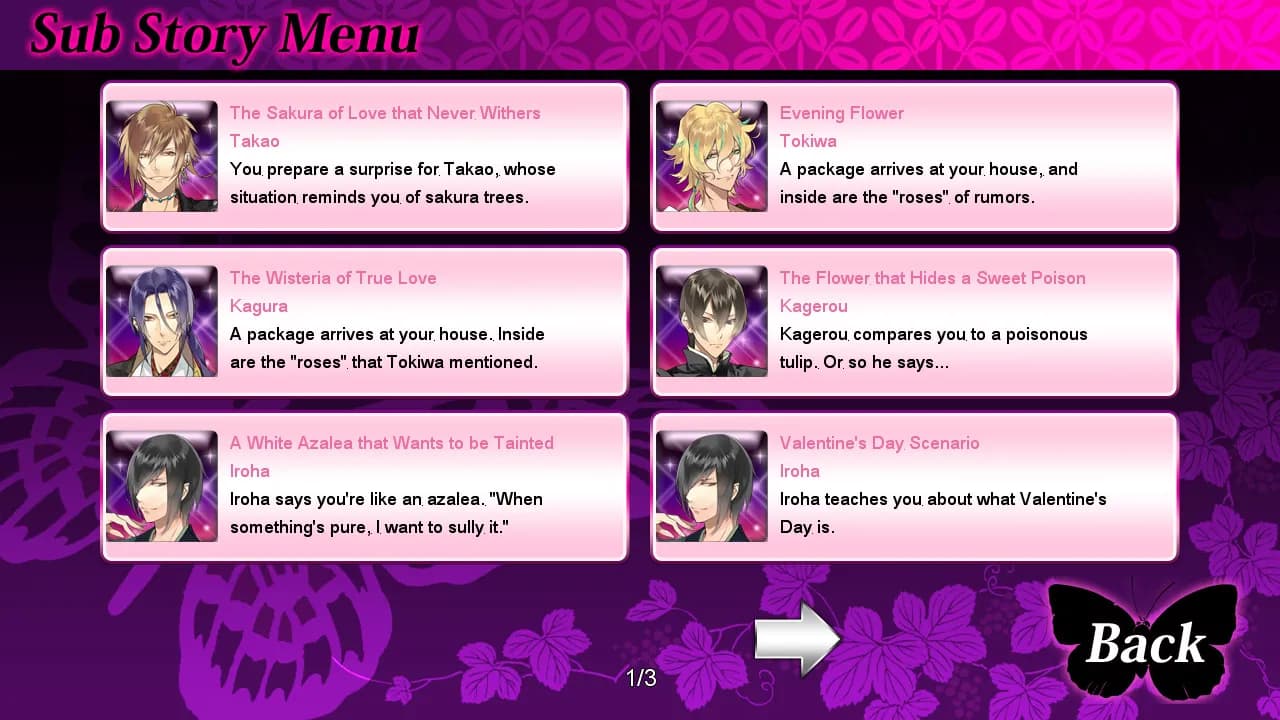The height and width of the screenshot is (720, 1280).
Task: Select Iroha's portrait on the azalea story card
Action: click(161, 486)
